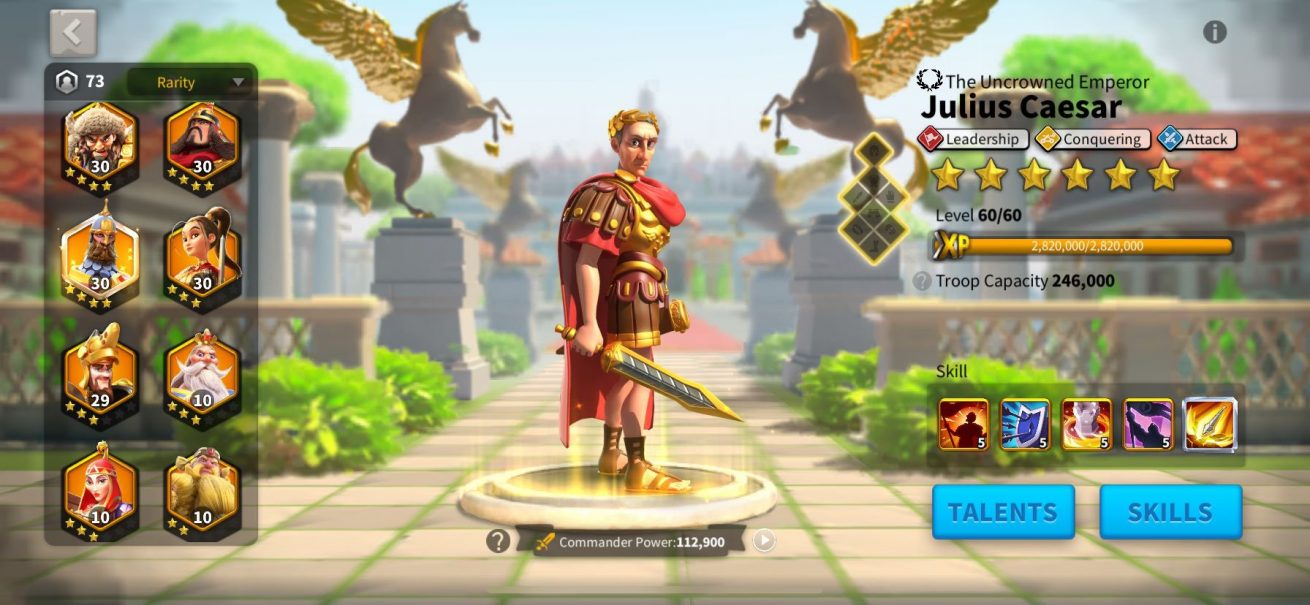The height and width of the screenshot is (605, 1310).
Task: Play the commander animation button
Action: coord(764,541)
